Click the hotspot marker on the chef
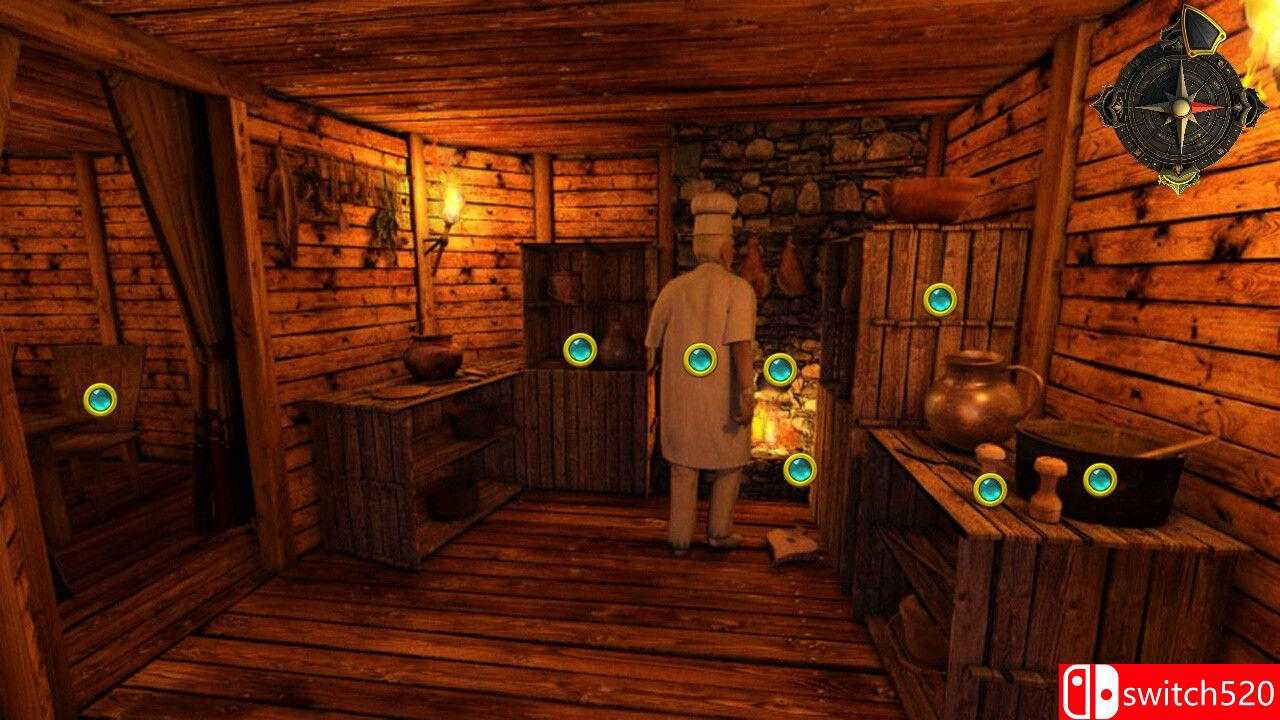 tap(697, 360)
